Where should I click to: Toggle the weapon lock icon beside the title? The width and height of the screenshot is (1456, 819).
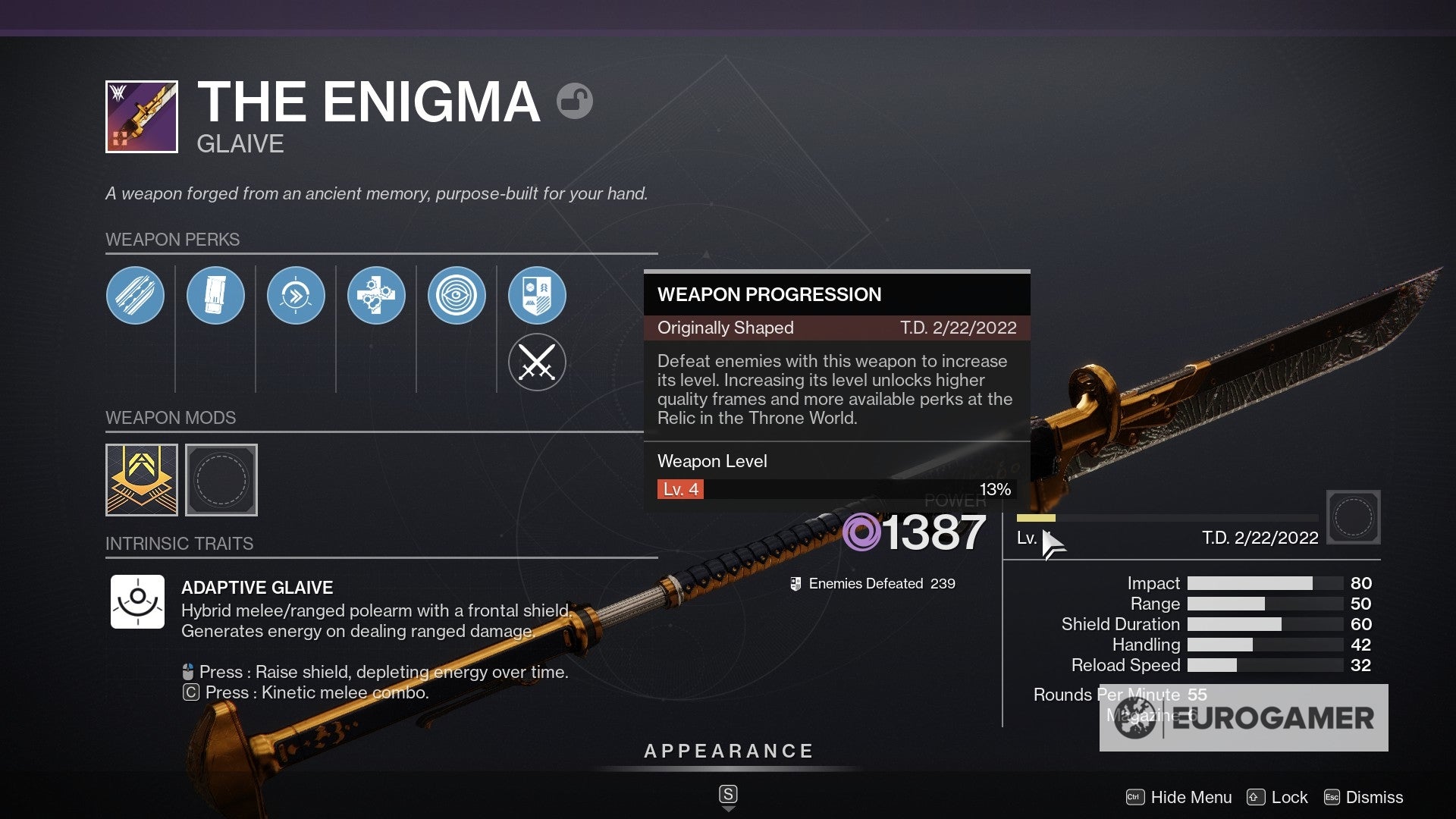[574, 101]
